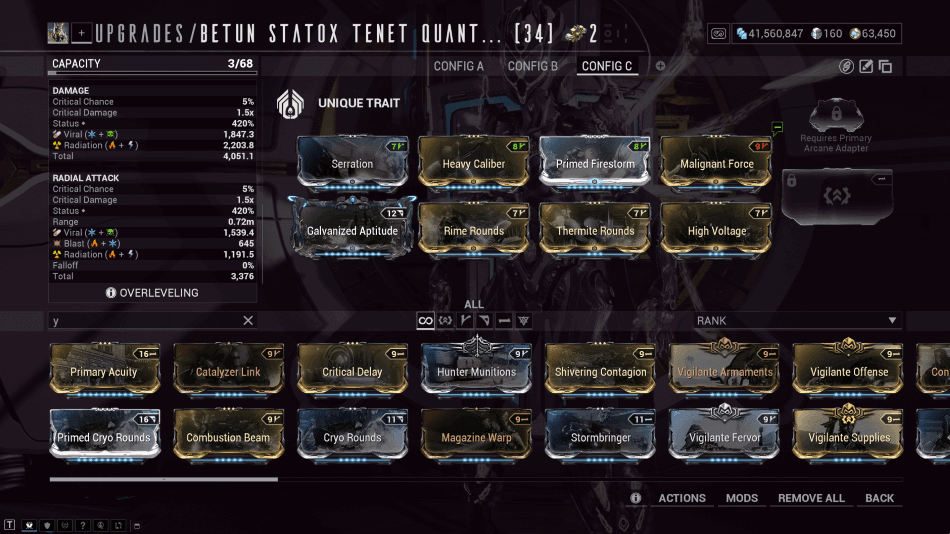
Task: Select the equipped Serration mod
Action: point(352,161)
